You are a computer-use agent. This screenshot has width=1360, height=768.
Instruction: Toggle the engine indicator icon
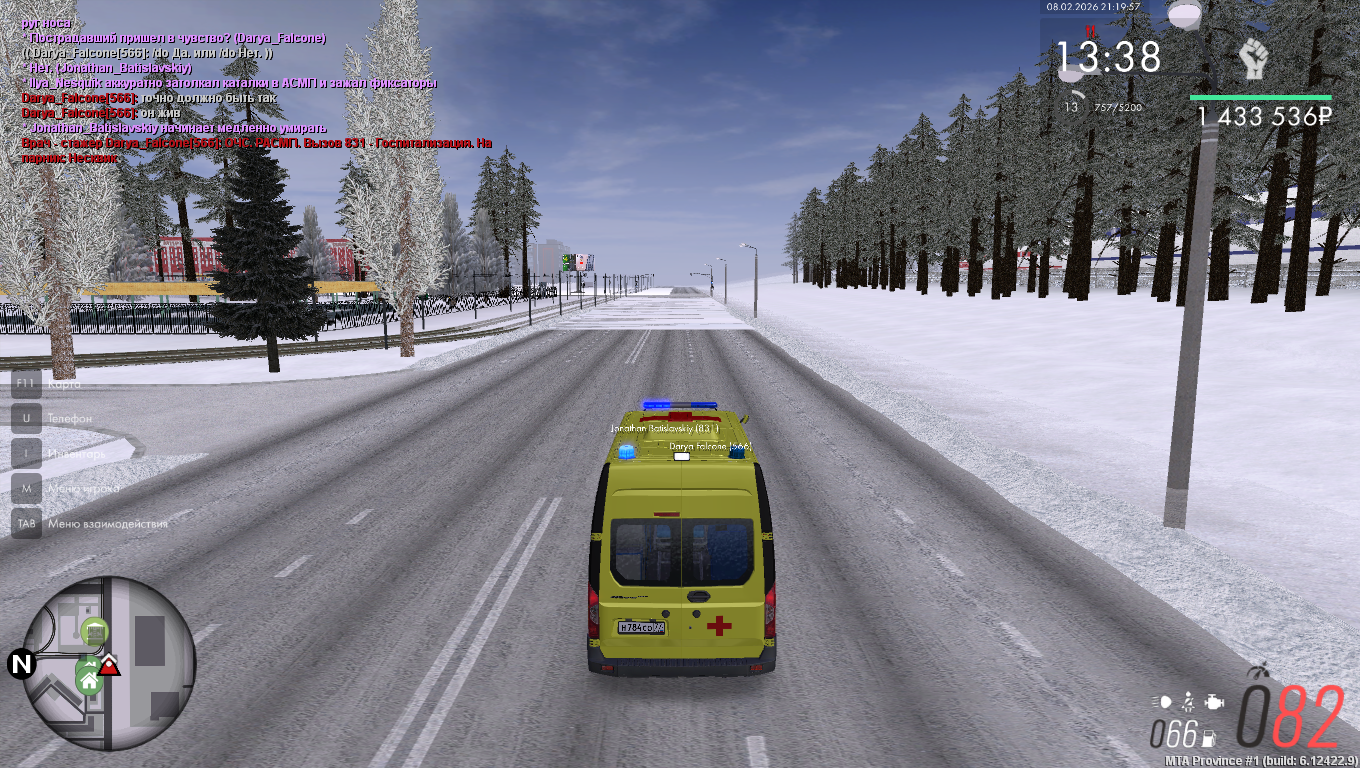click(1213, 701)
